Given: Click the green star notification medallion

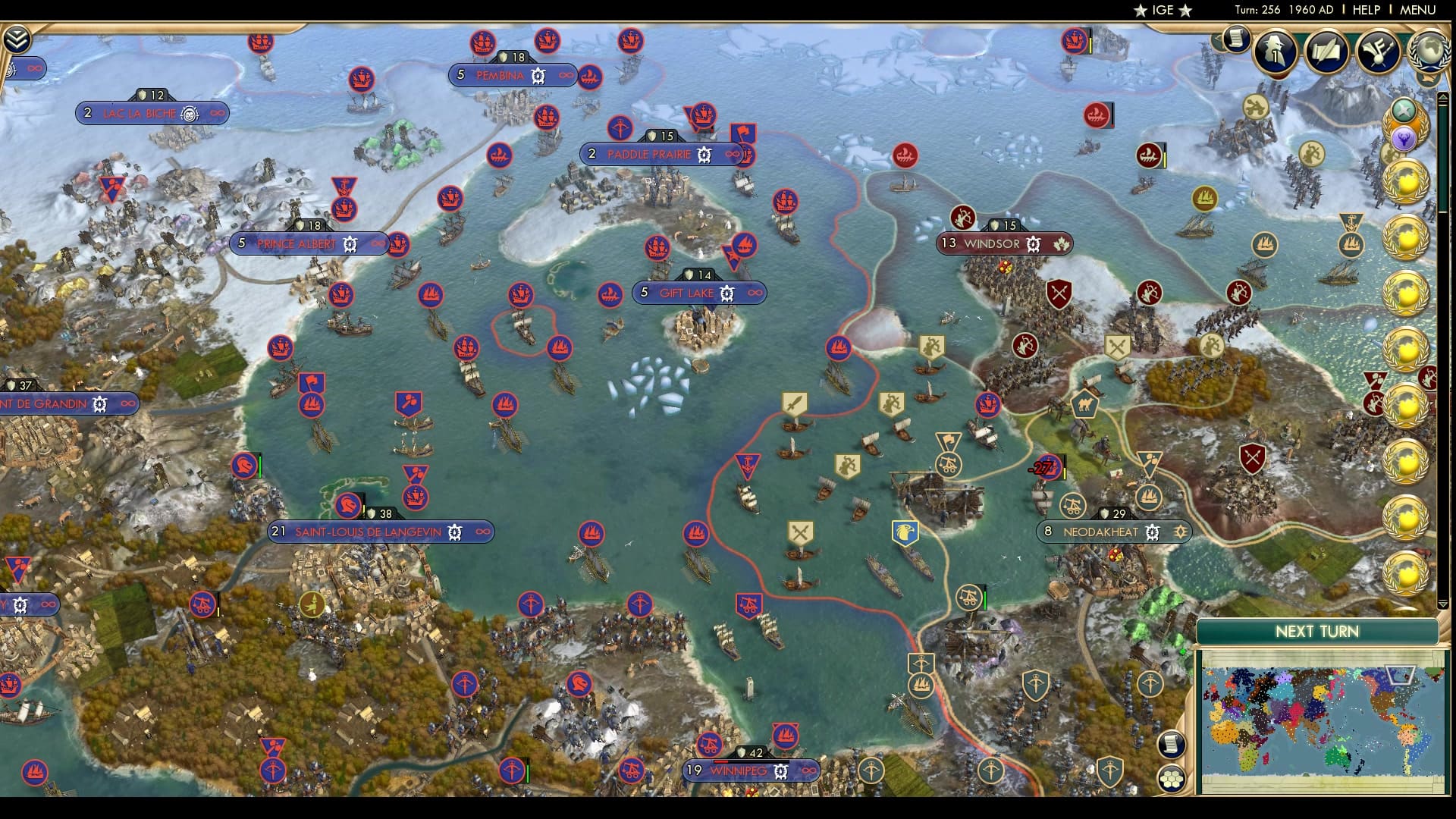Looking at the screenshot, I should [1404, 108].
